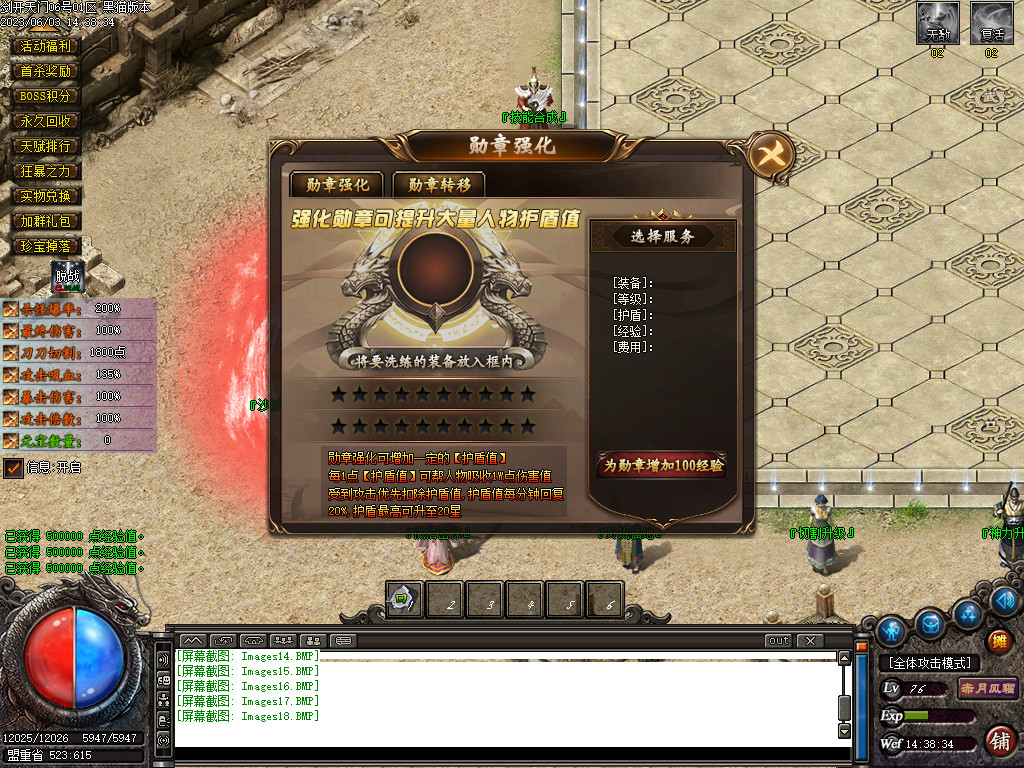
Task: Open the 摊 stall button
Action: [998, 641]
